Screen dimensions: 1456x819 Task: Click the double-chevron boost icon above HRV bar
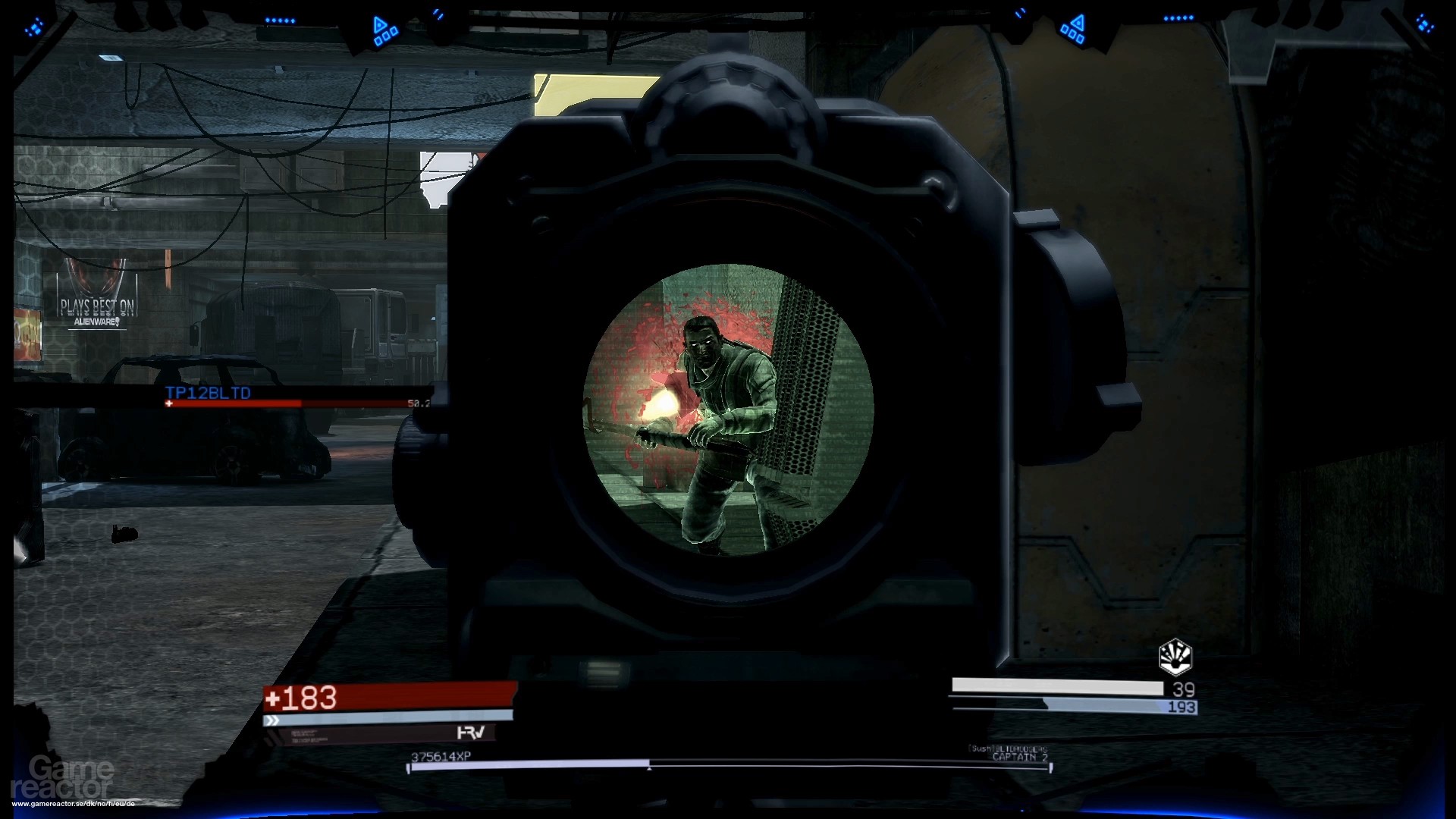271,720
